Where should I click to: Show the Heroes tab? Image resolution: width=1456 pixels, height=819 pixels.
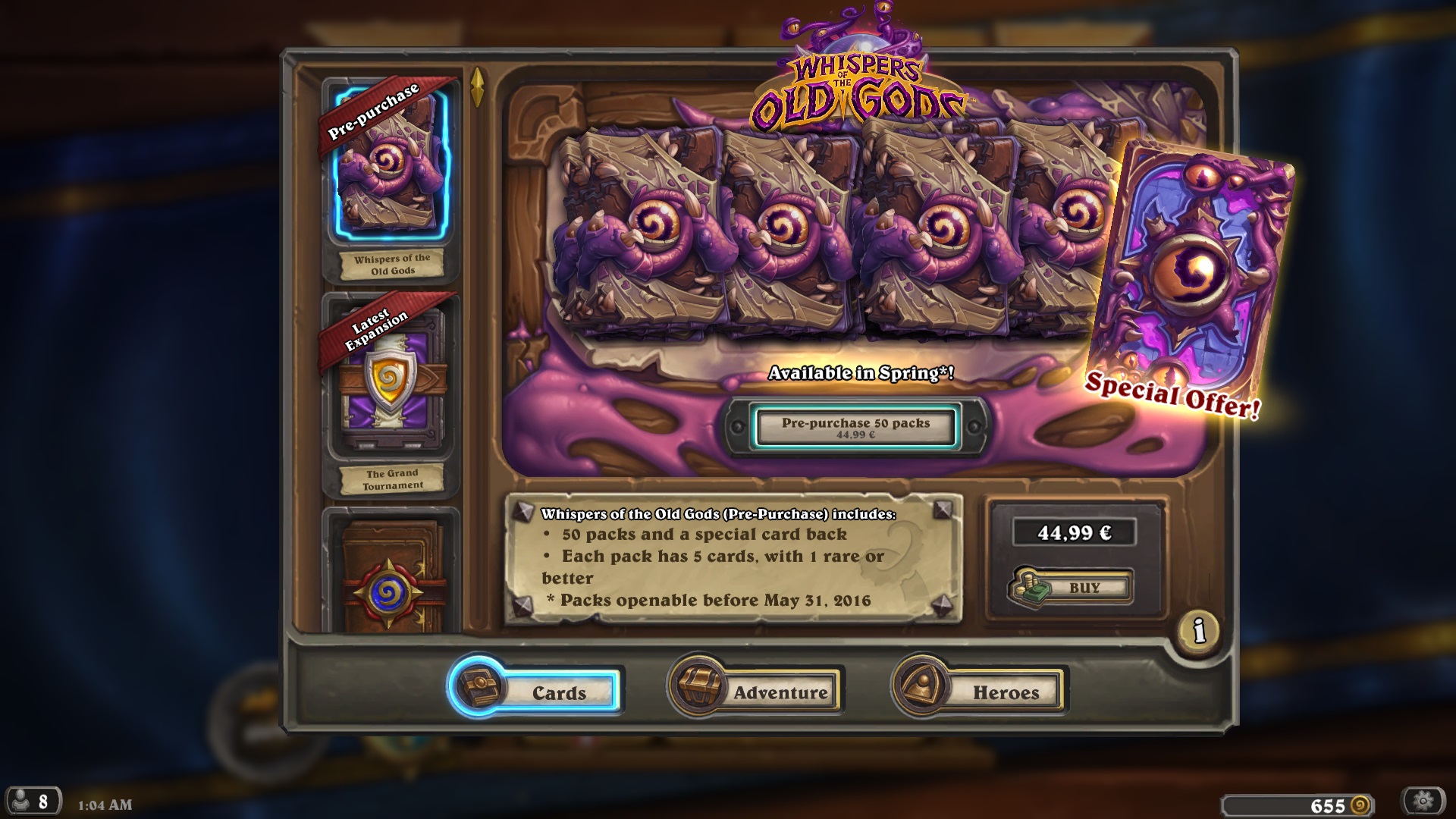pyautogui.click(x=980, y=691)
